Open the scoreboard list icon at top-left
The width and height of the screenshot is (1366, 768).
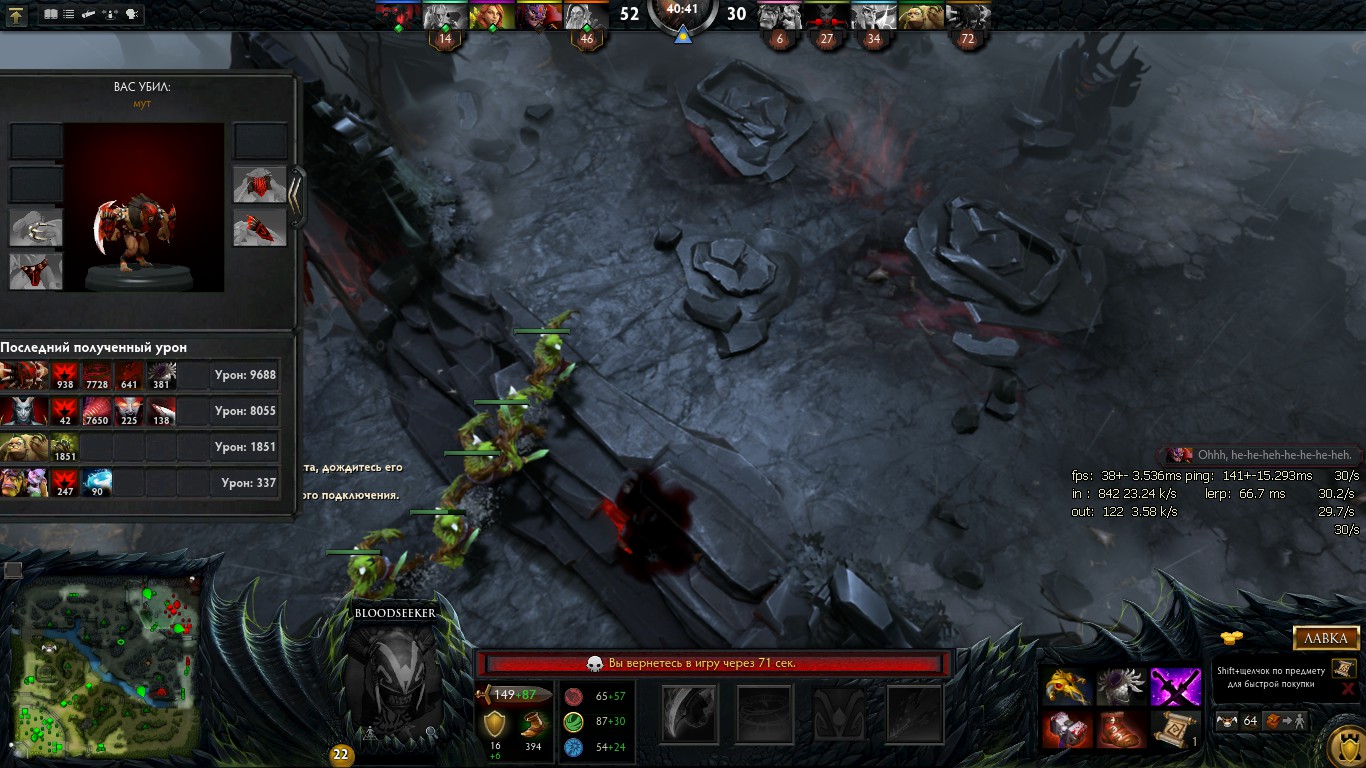pos(68,15)
